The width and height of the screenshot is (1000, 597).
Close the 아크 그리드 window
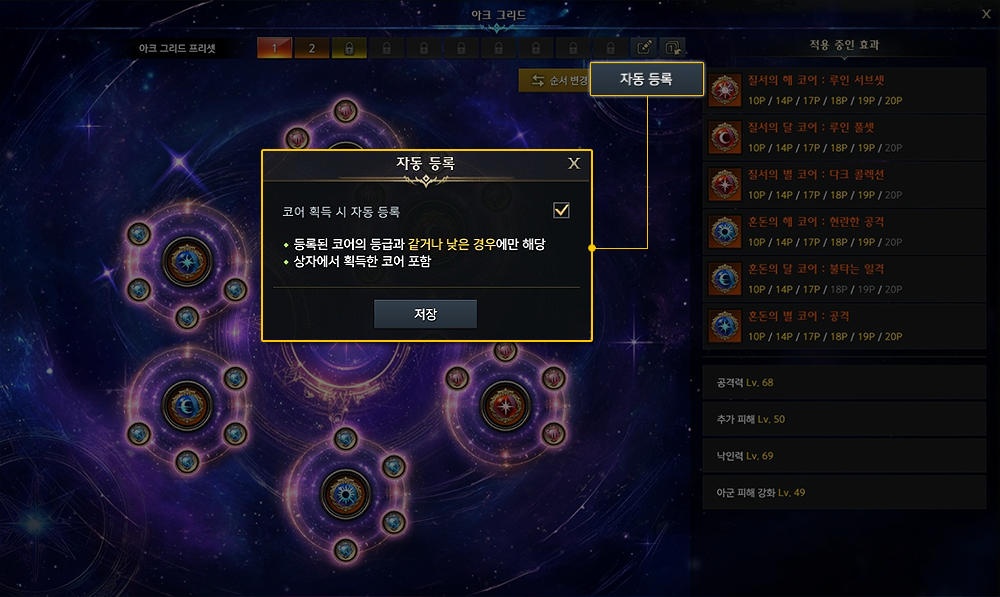pyautogui.click(x=985, y=14)
